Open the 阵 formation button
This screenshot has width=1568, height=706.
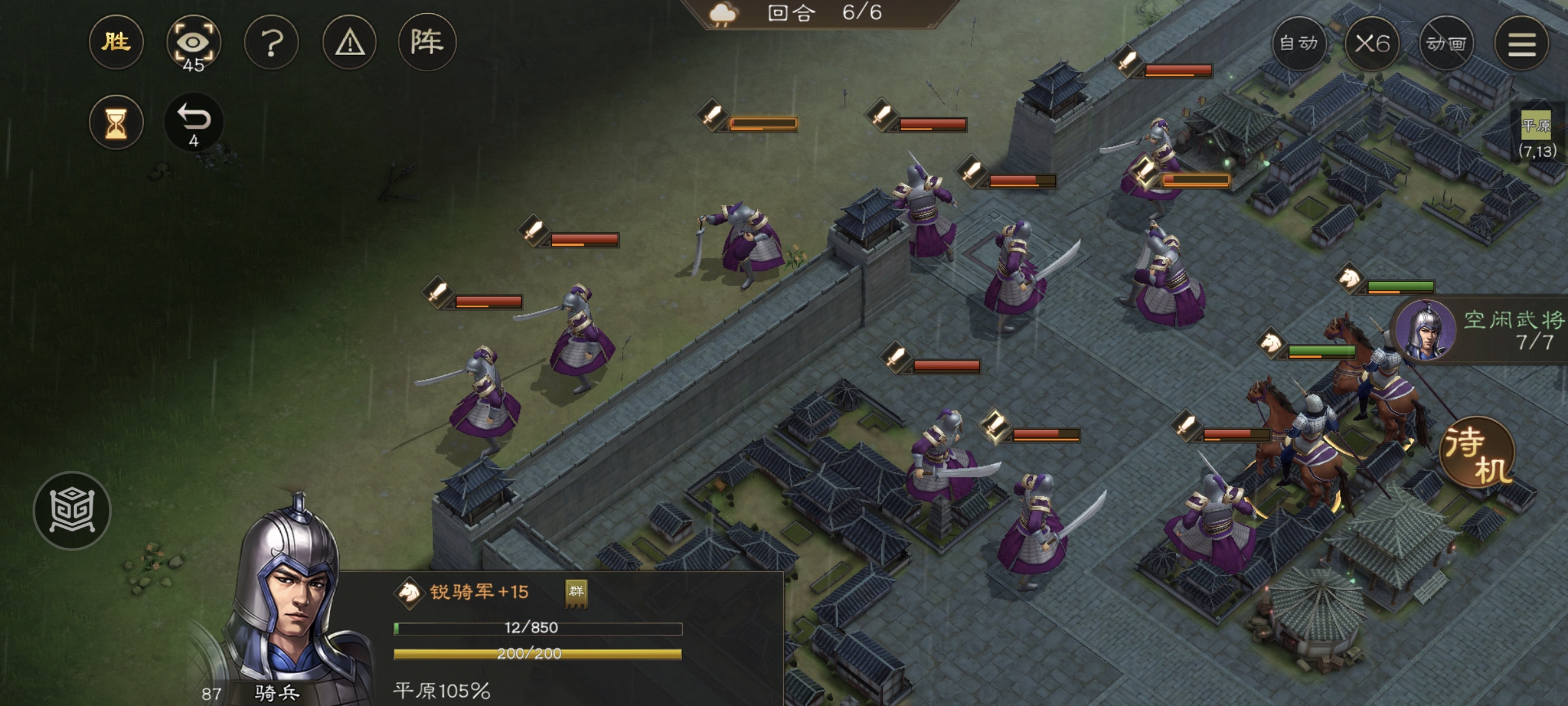pyautogui.click(x=427, y=43)
